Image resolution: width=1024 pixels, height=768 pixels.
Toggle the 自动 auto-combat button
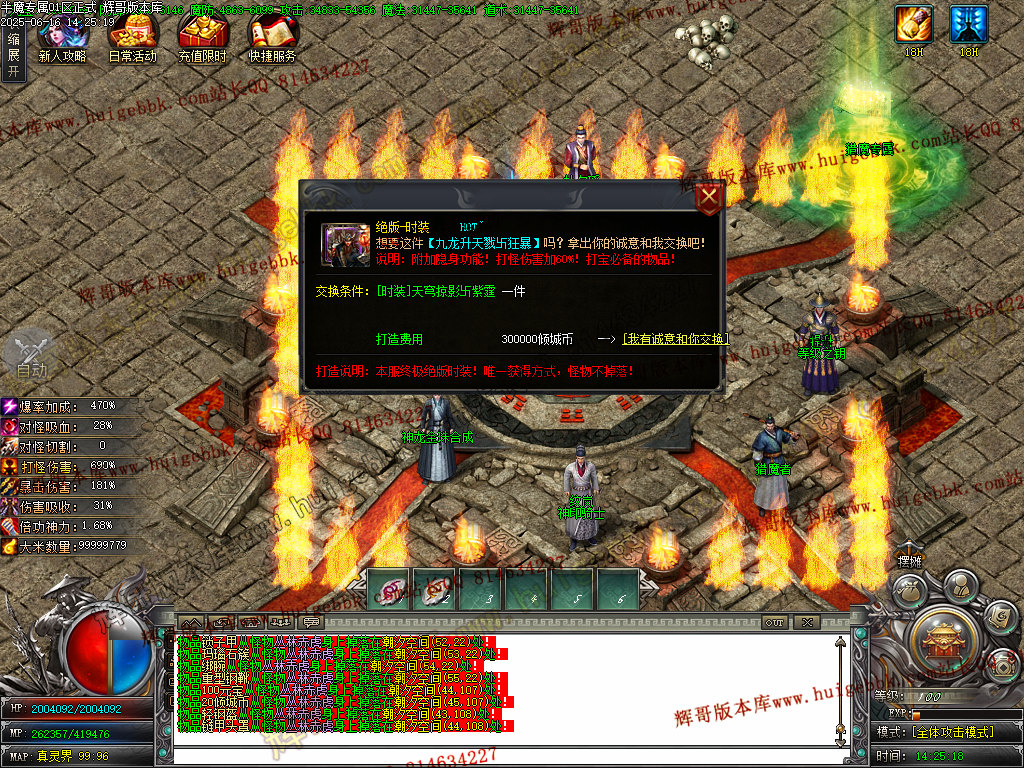coord(30,355)
